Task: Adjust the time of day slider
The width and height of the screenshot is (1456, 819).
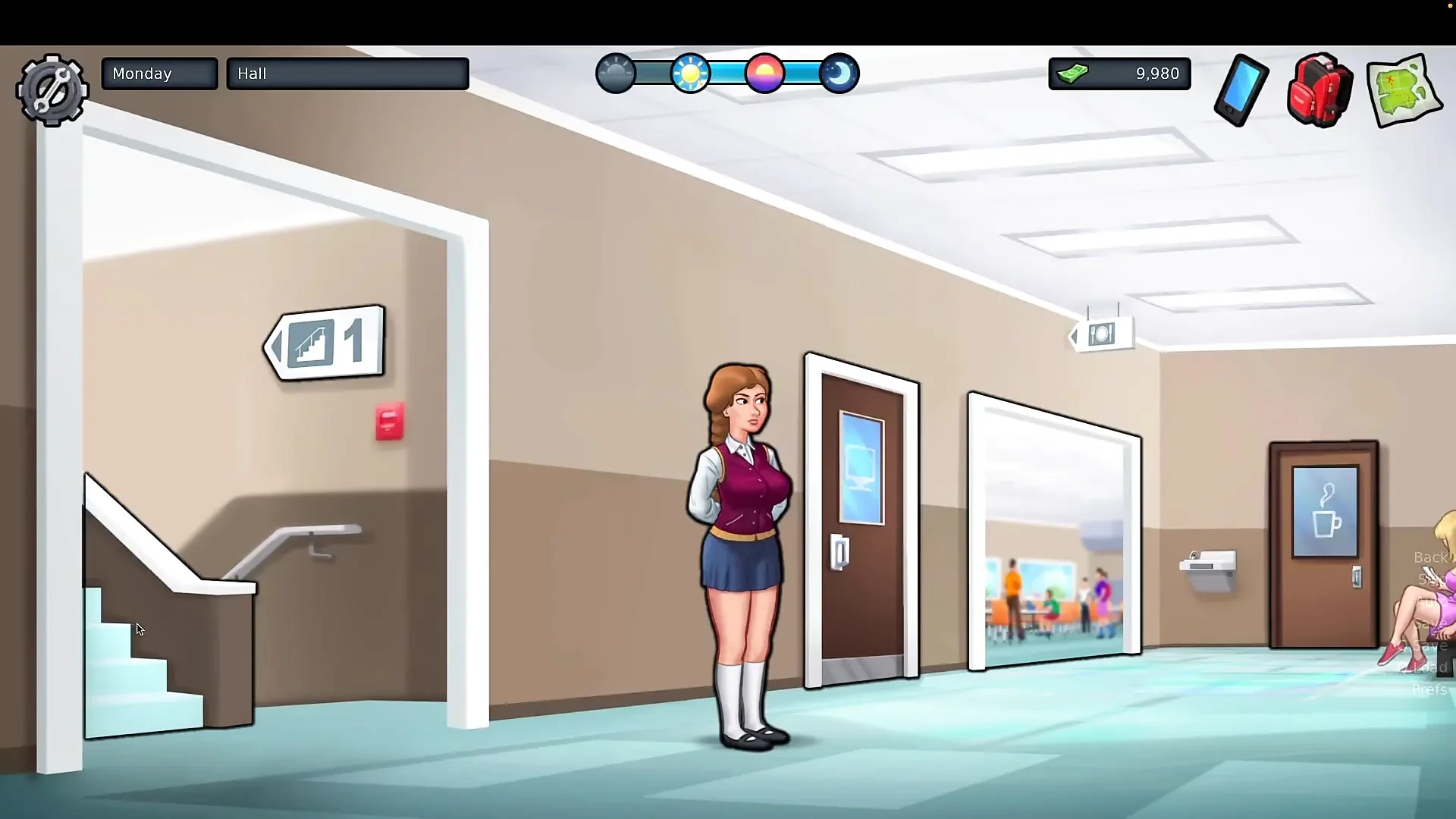Action: point(728,73)
